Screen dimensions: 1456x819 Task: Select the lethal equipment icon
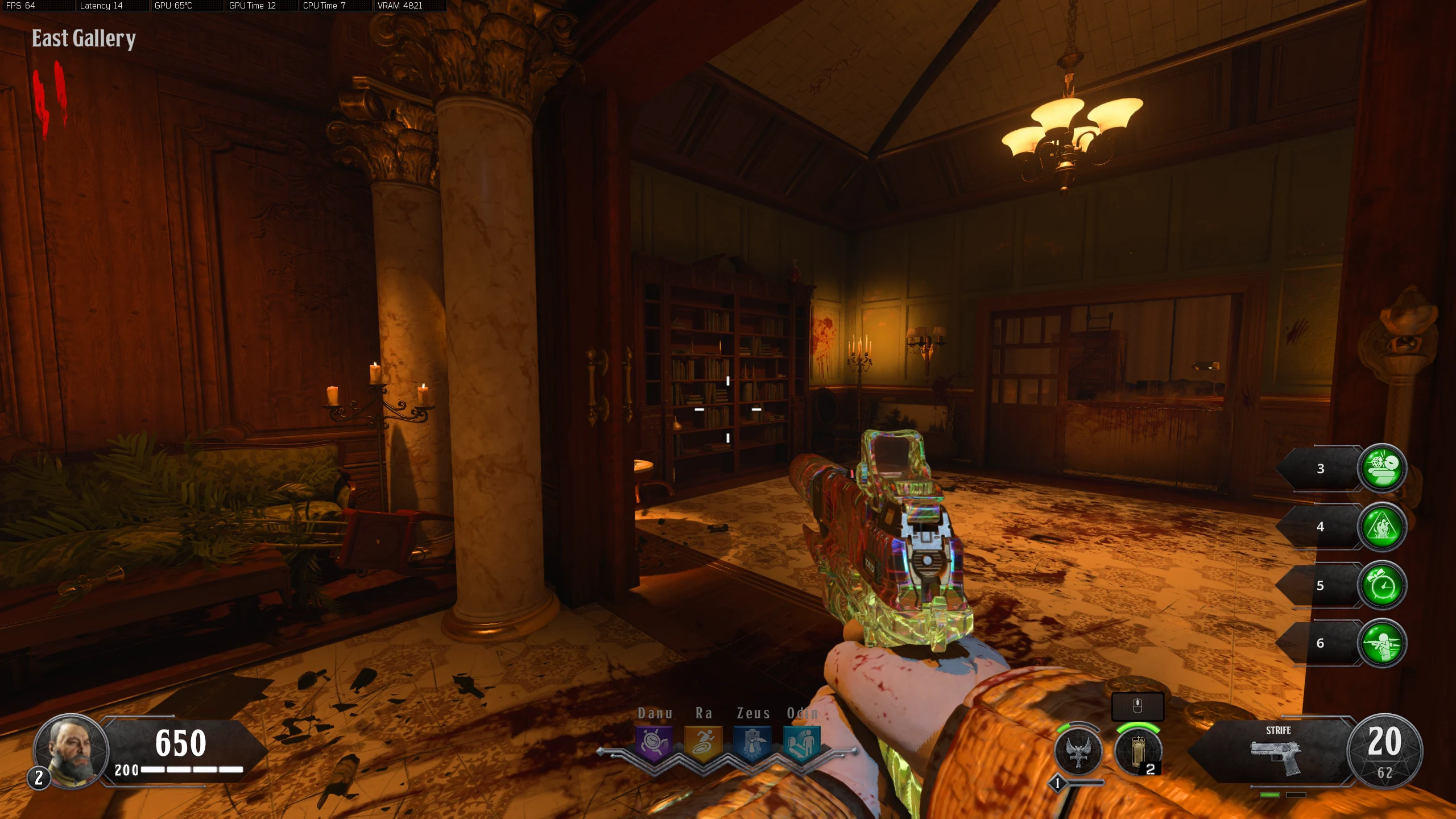[x=1138, y=752]
